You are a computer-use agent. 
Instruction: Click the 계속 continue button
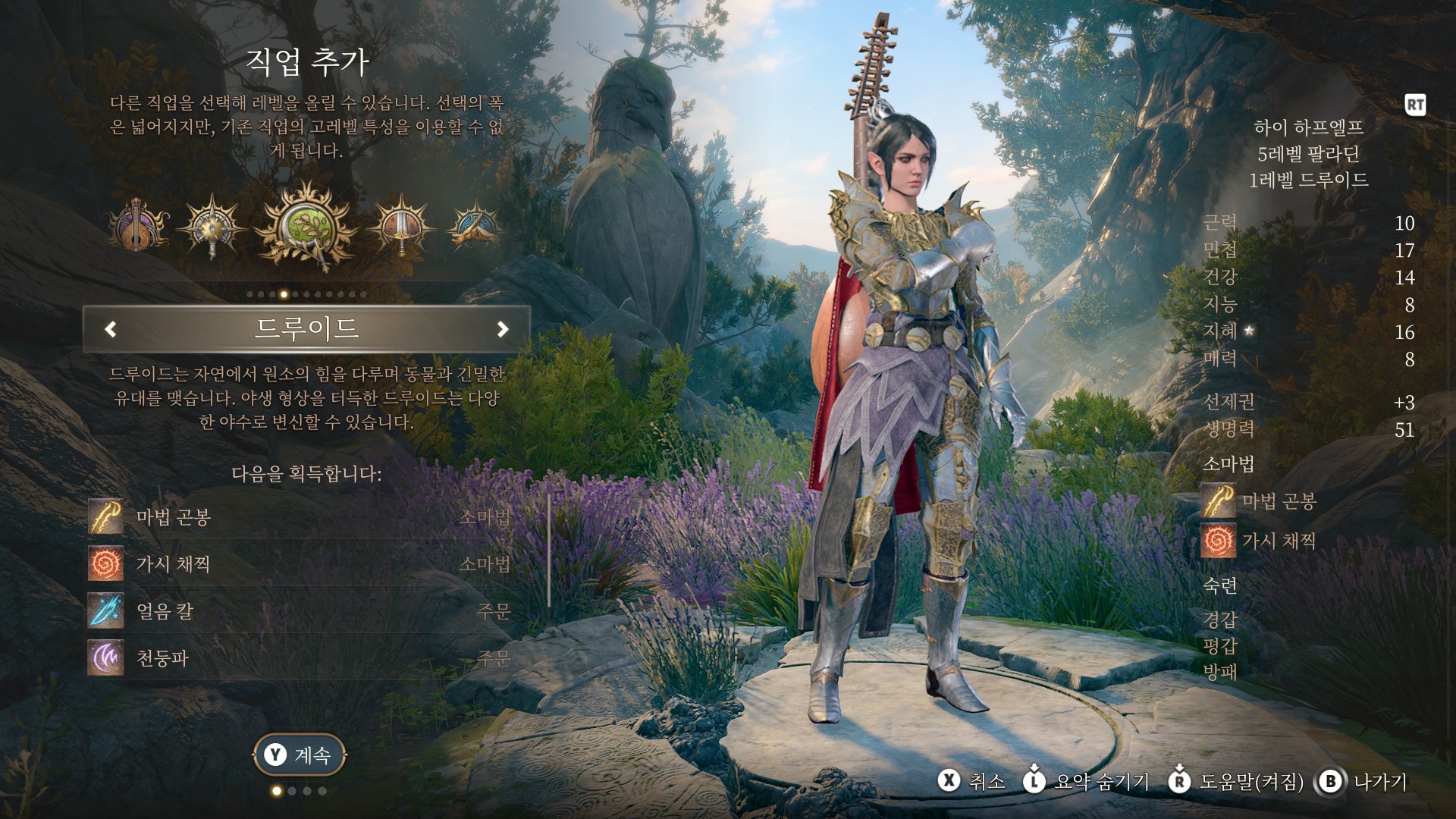(x=300, y=755)
